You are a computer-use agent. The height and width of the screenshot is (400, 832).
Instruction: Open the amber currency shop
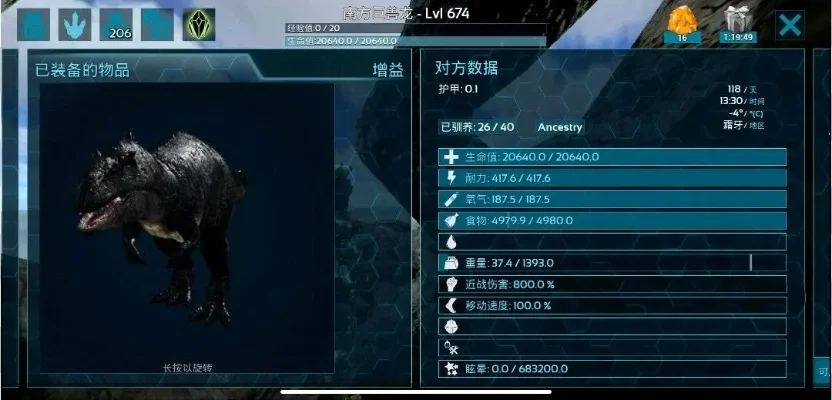(x=683, y=24)
